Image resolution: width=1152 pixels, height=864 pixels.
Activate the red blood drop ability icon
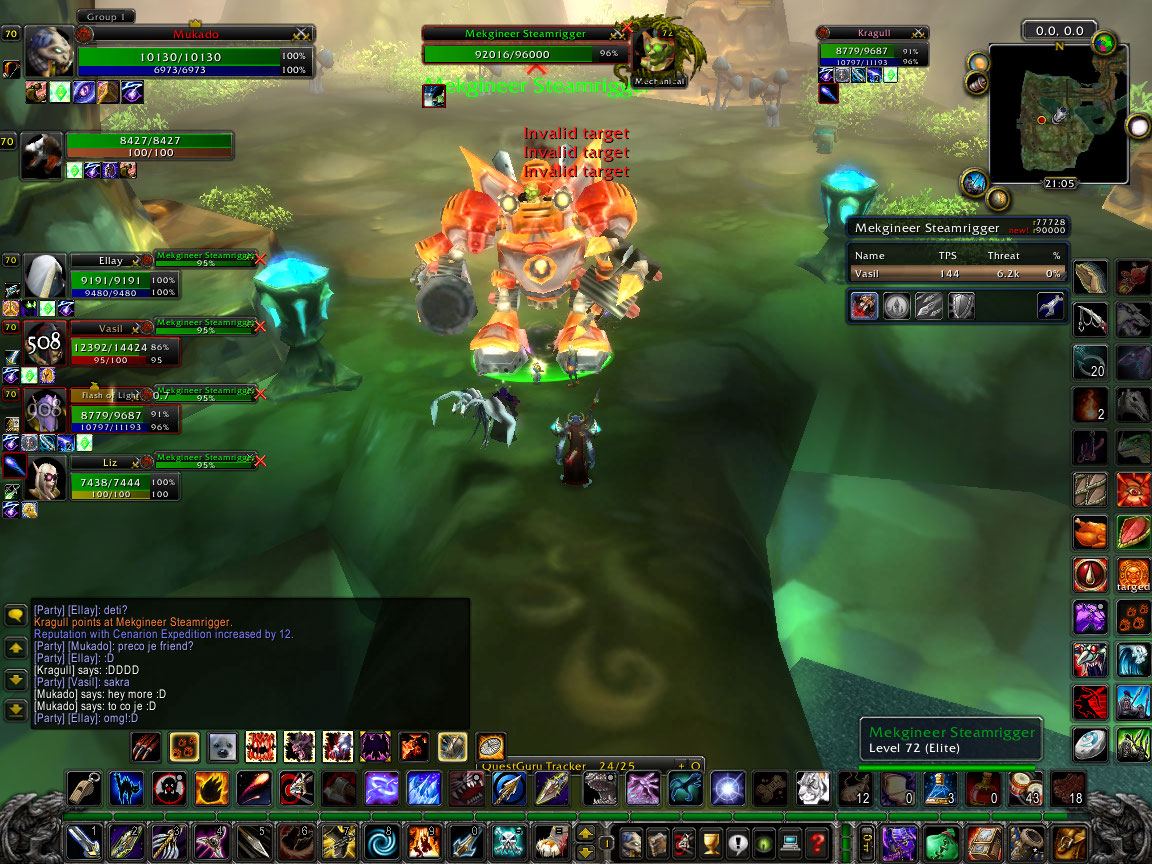[x=1090, y=574]
